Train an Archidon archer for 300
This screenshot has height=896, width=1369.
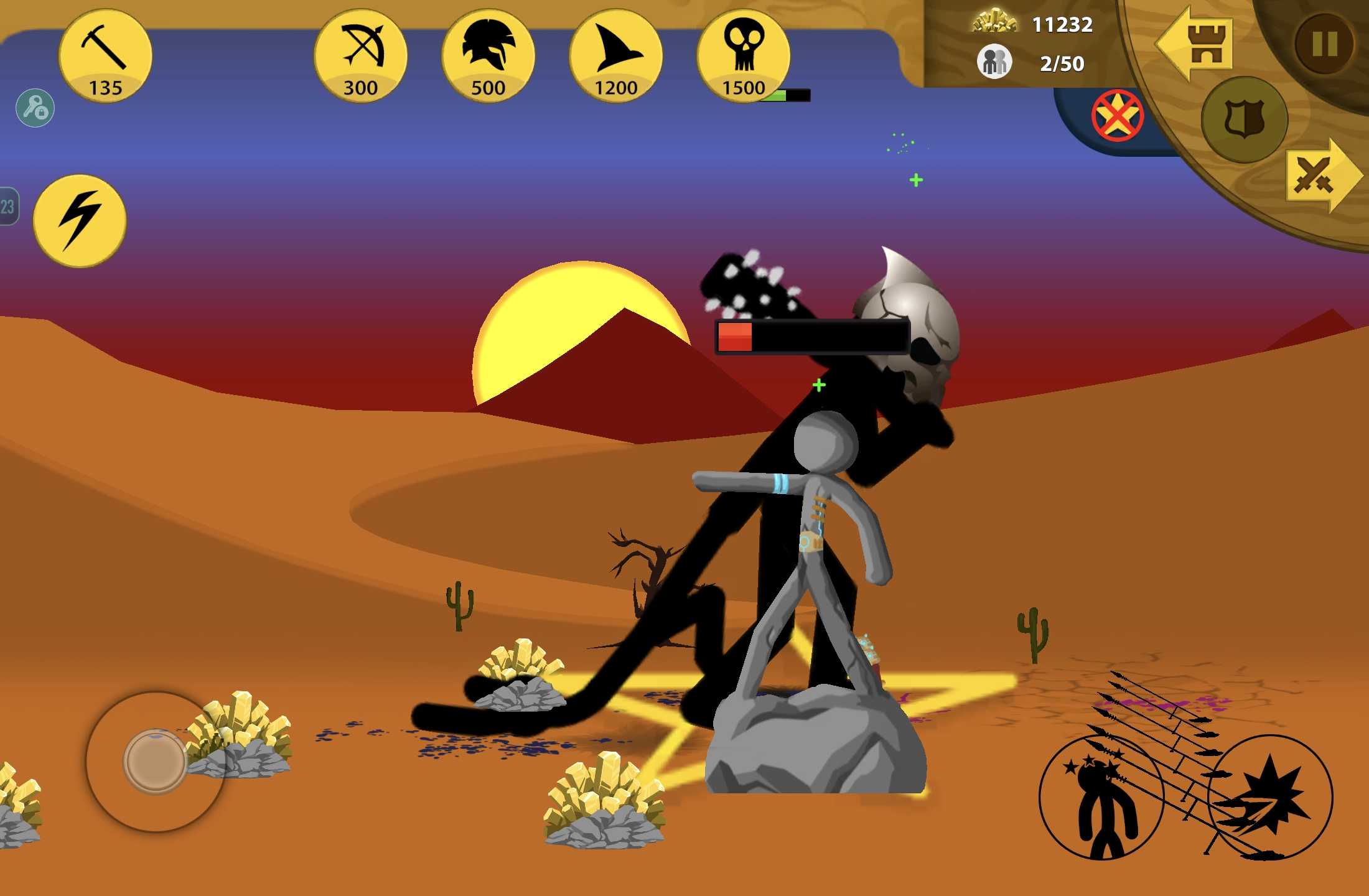(361, 56)
